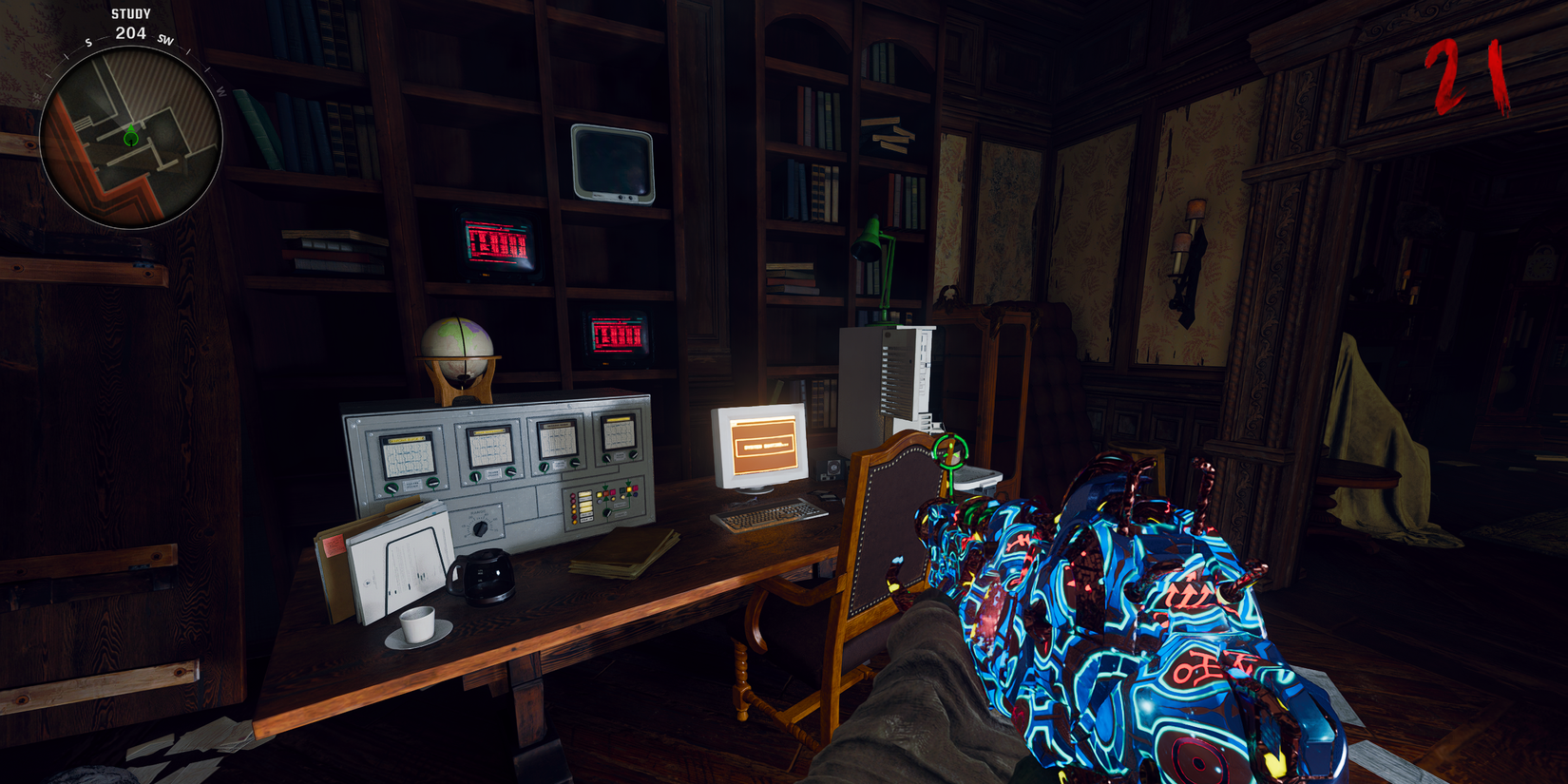Viewport: 1568px width, 784px height.
Task: Rotate the leftmost green chart-recorder knob
Action: (x=392, y=488)
